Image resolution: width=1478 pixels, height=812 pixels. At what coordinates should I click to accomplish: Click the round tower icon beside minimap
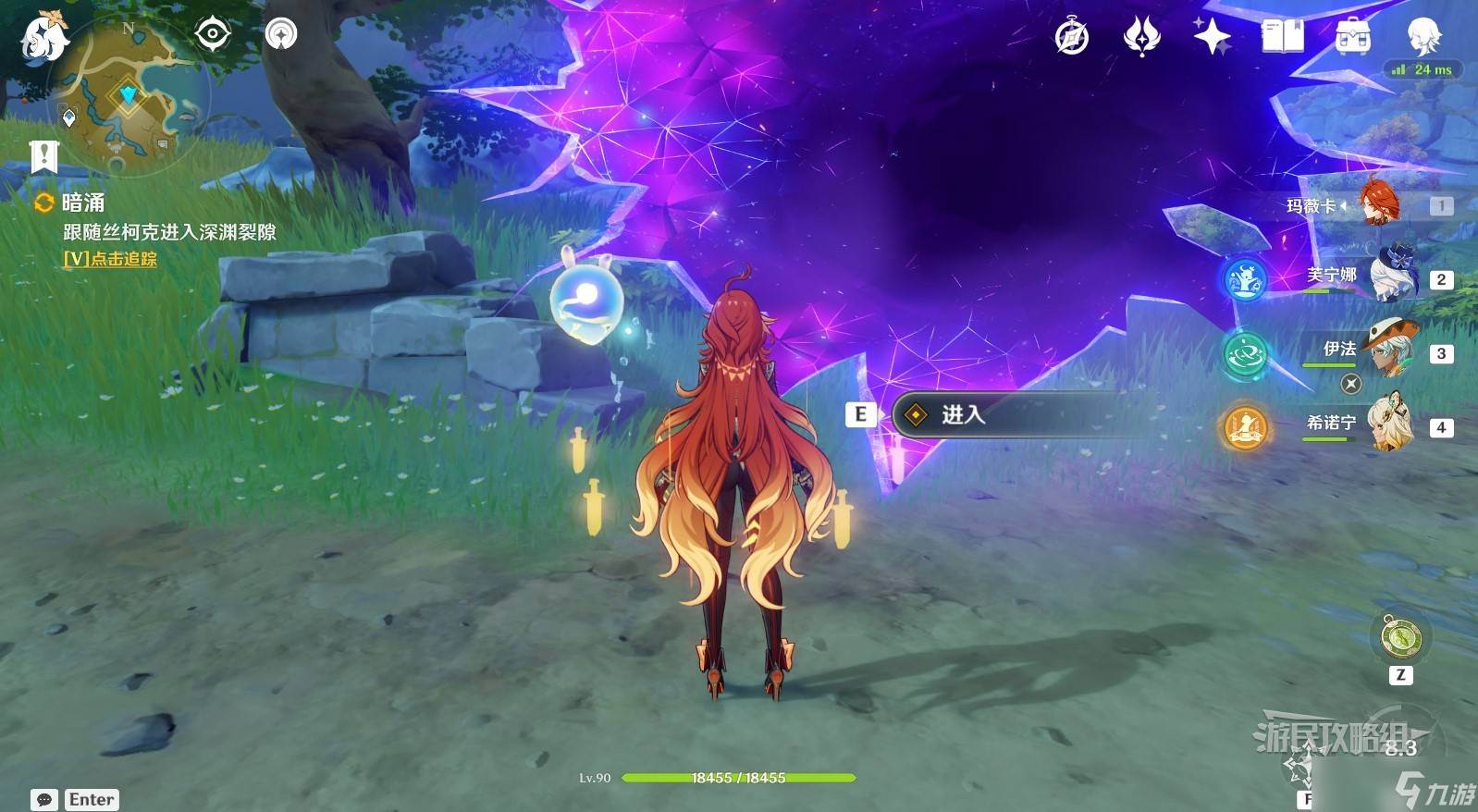click(x=280, y=34)
